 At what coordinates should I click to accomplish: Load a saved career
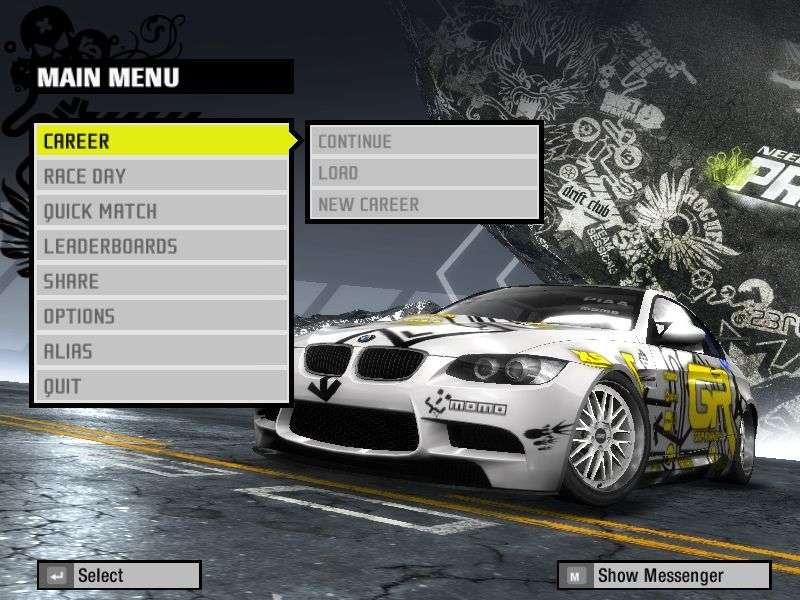(425, 173)
